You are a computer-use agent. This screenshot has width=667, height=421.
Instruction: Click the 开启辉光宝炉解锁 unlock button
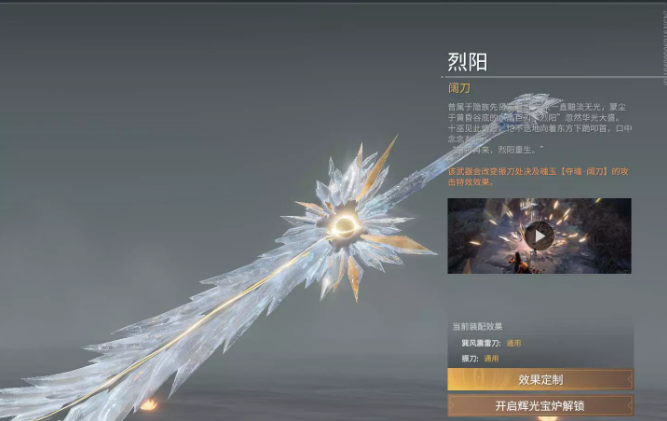click(540, 406)
